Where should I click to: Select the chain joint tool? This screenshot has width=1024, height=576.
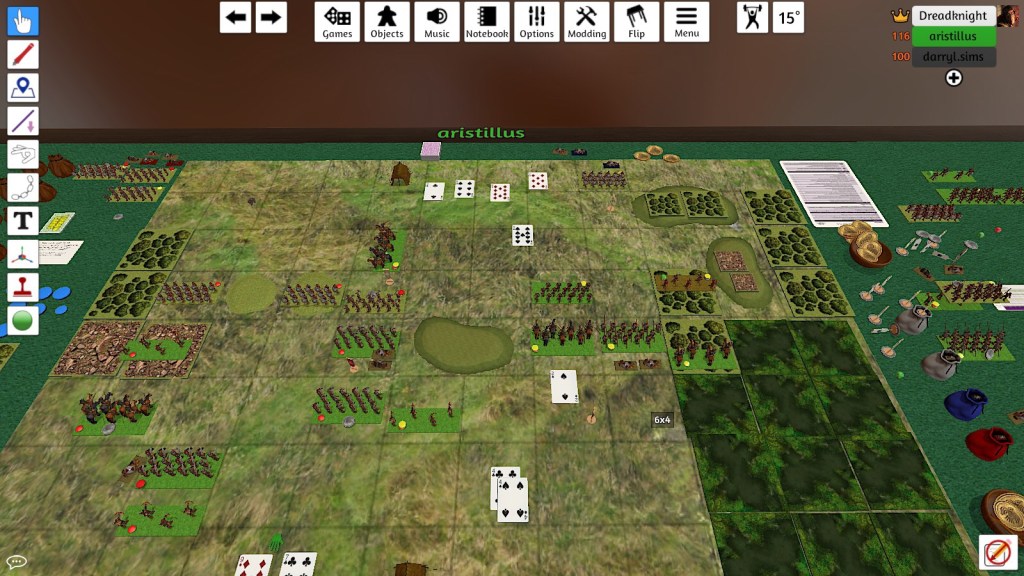[23, 188]
